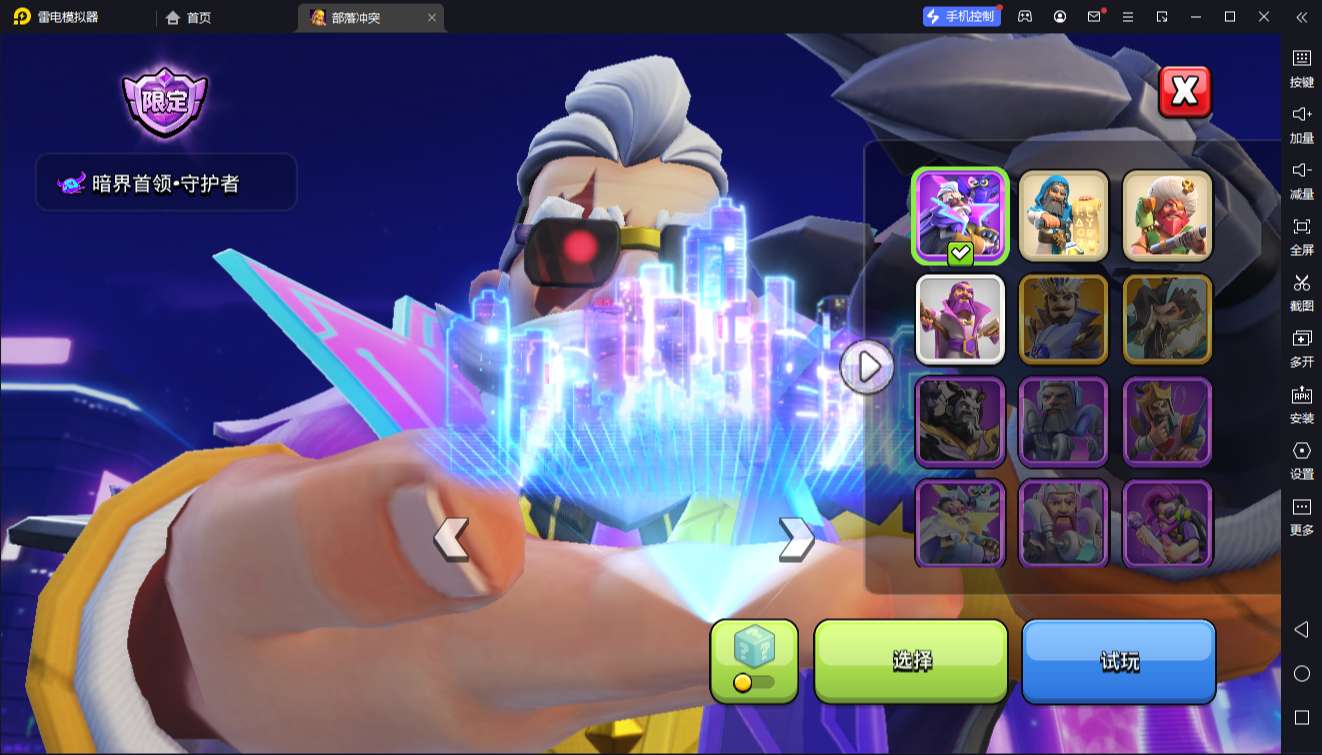Try out the skin with 试玩
Image resolution: width=1322 pixels, height=755 pixels.
pyautogui.click(x=1118, y=660)
